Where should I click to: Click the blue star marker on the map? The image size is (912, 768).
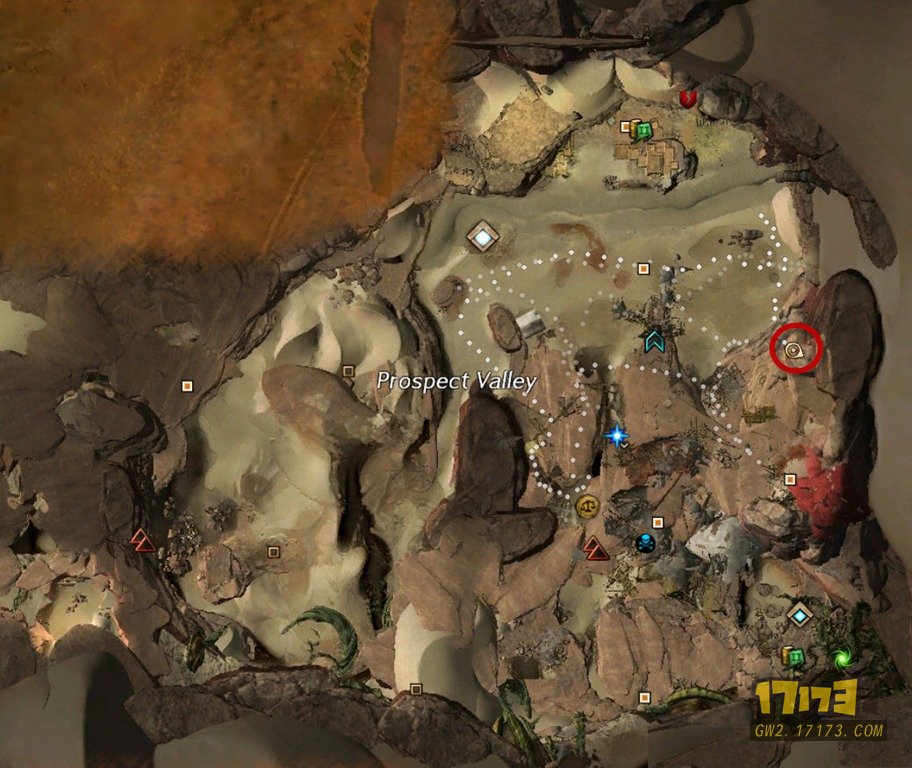(x=616, y=435)
